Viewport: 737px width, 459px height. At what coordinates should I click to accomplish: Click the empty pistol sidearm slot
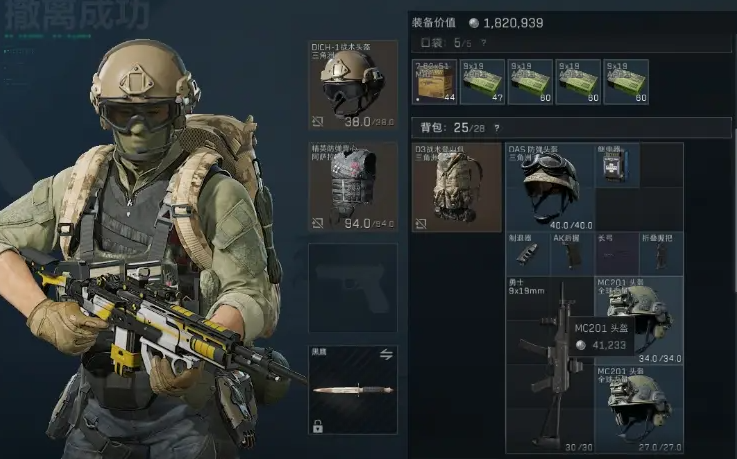coord(353,287)
